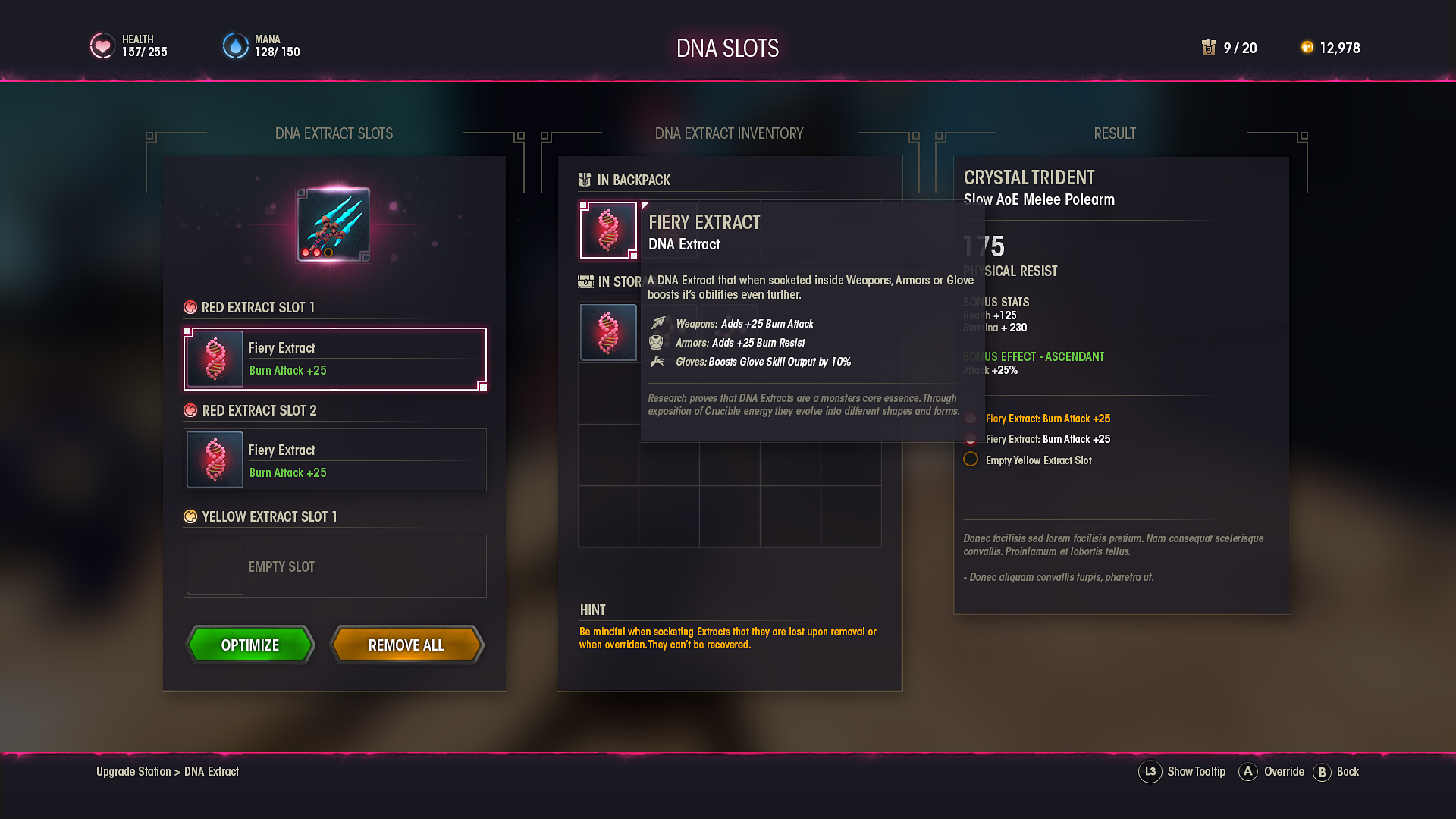Select the Fiery Extract in Red Extract Slot 1
This screenshot has width=1456, height=819.
(334, 359)
